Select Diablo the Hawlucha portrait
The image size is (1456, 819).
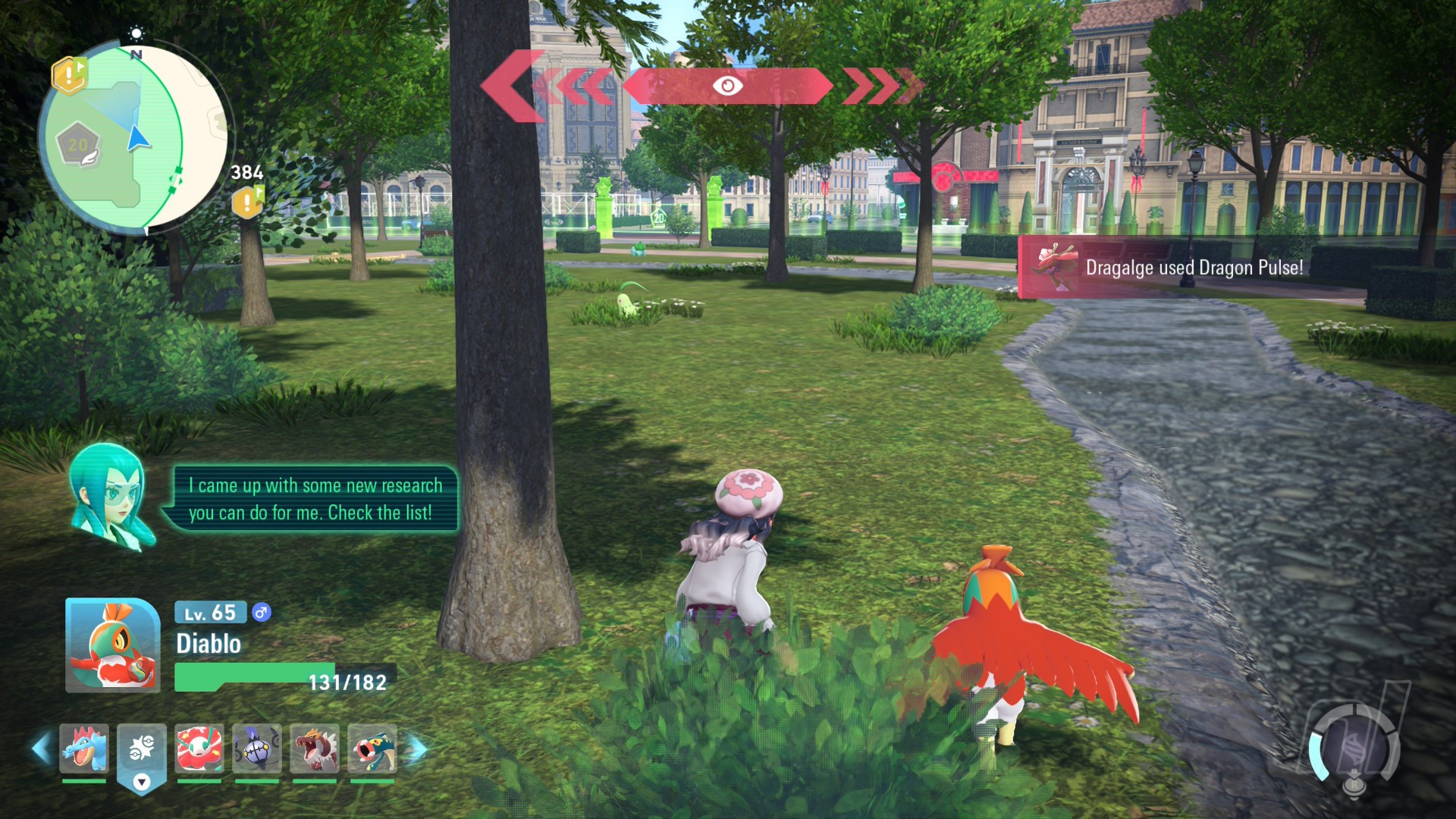112,645
